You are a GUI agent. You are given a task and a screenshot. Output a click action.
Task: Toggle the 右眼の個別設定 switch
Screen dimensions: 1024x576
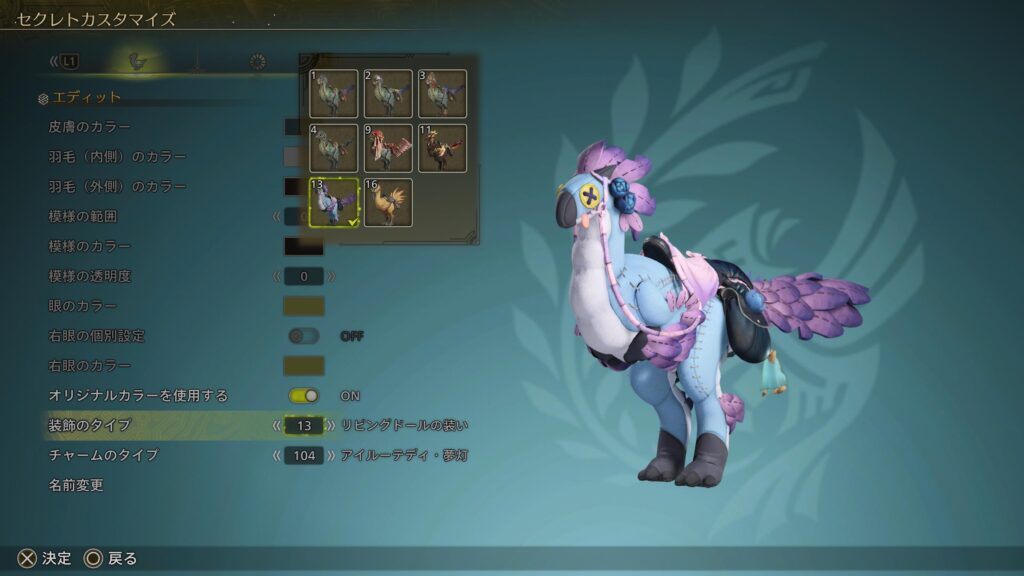pos(304,336)
